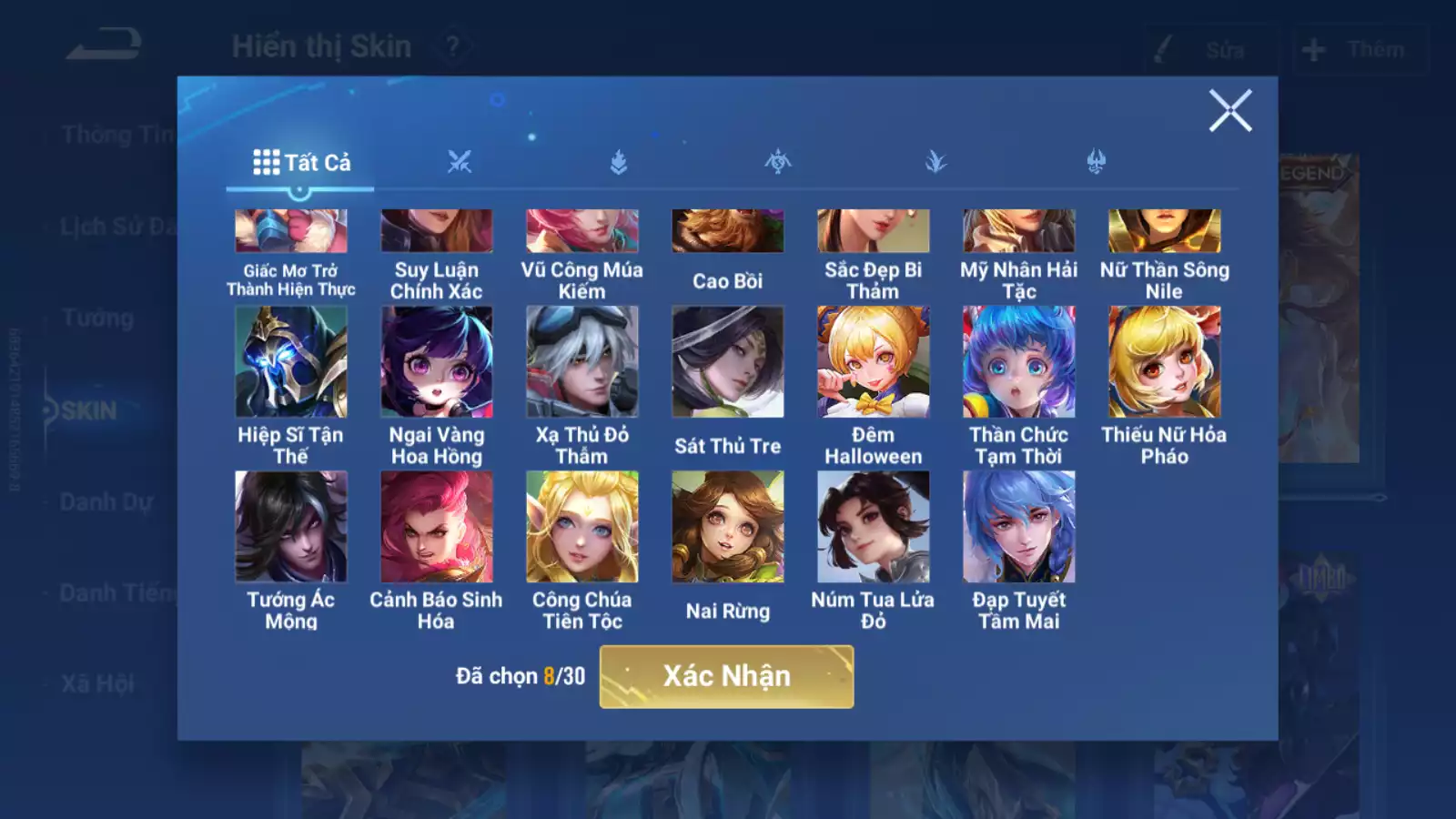Select the Hiệp Sĩ Tận Thế skin
Image resolution: width=1456 pixels, height=819 pixels.
click(291, 362)
